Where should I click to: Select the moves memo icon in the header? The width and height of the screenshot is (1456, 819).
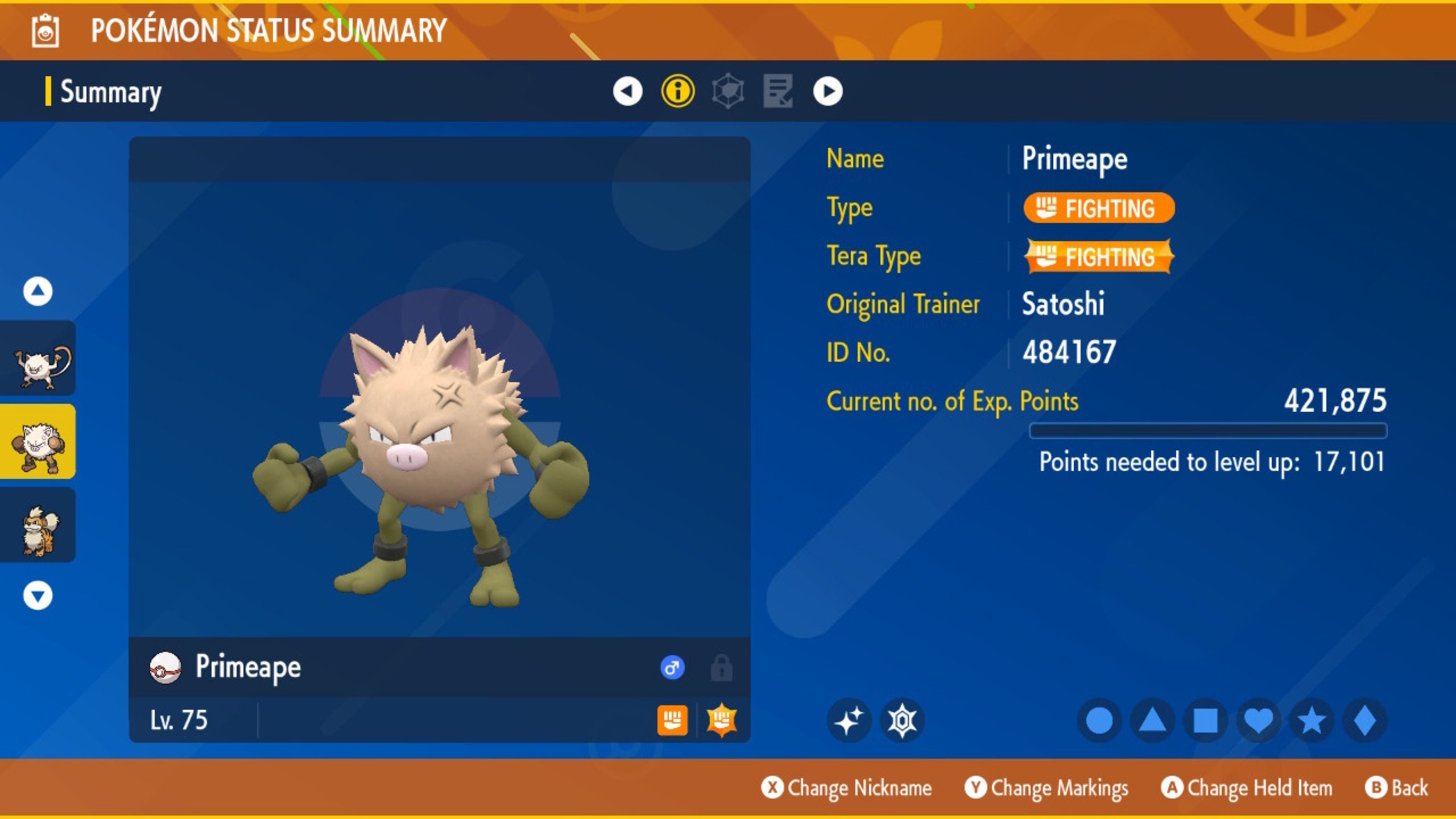(x=778, y=93)
